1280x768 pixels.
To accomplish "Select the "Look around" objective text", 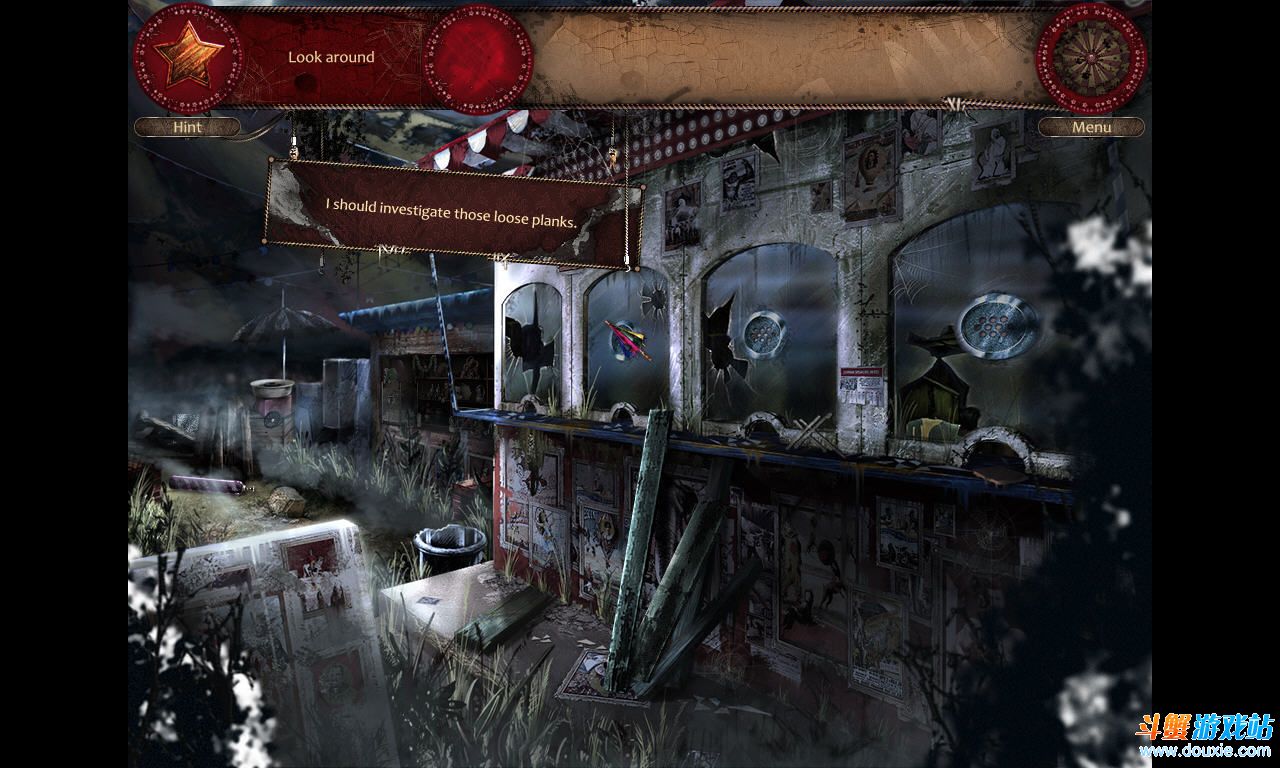I will pyautogui.click(x=331, y=57).
